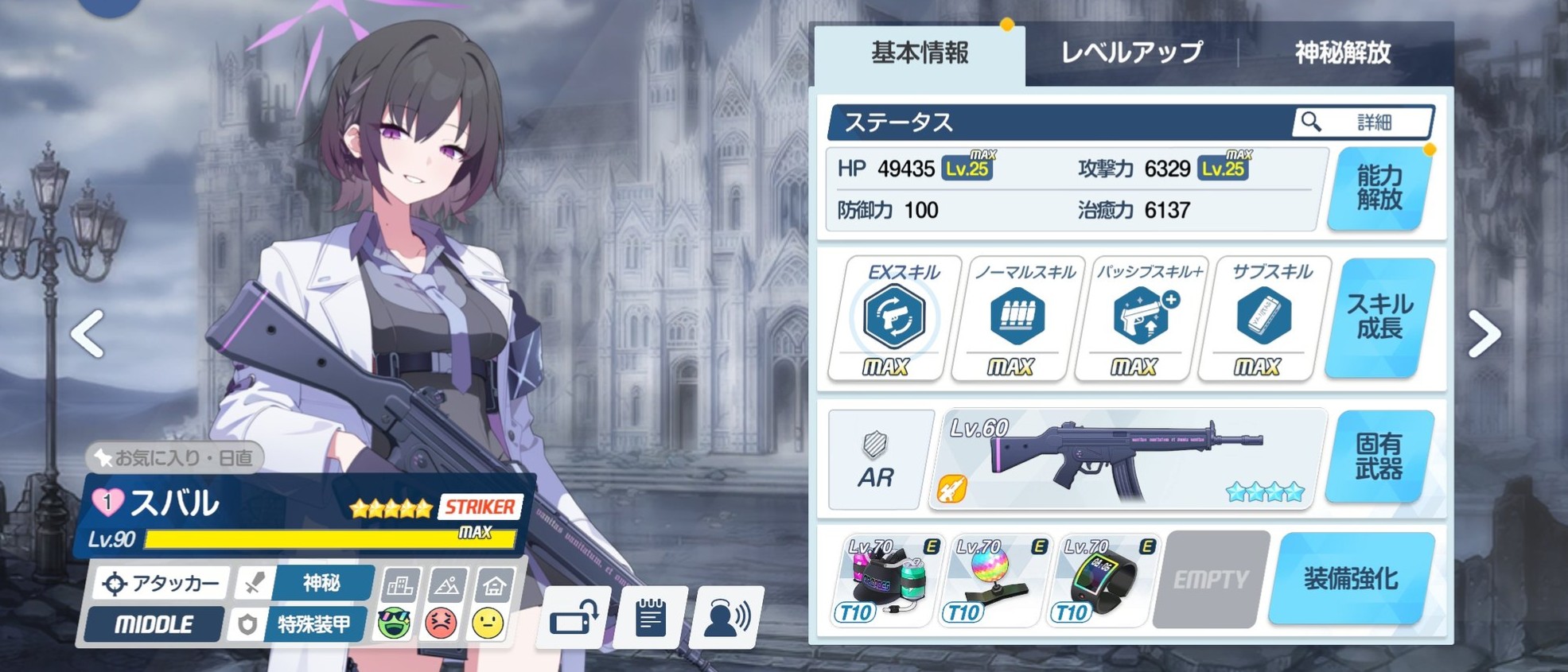The width and height of the screenshot is (1568, 672).
Task: Select the パッシブスキル+ icon
Action: [1141, 317]
